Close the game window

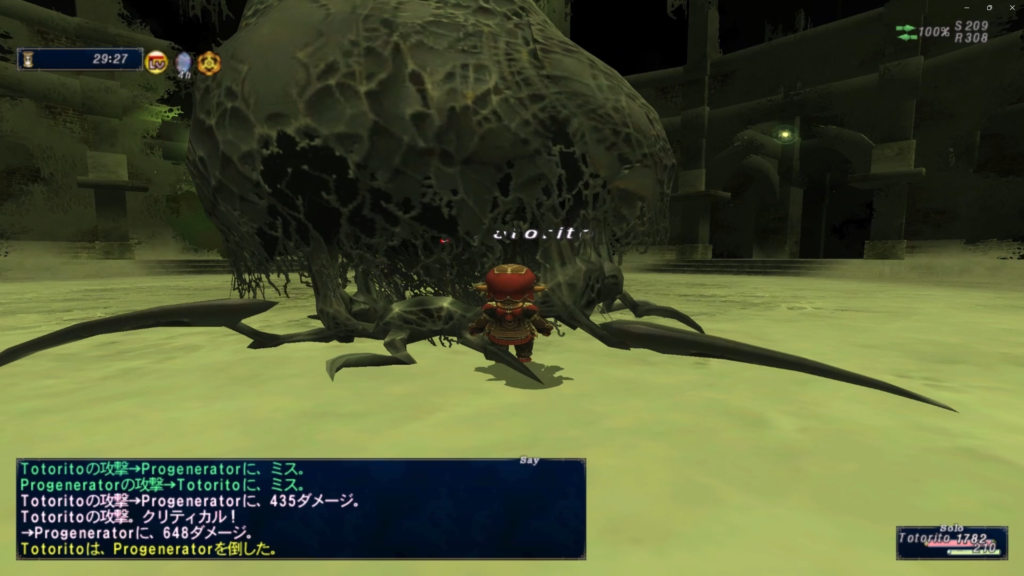[1012, 7]
